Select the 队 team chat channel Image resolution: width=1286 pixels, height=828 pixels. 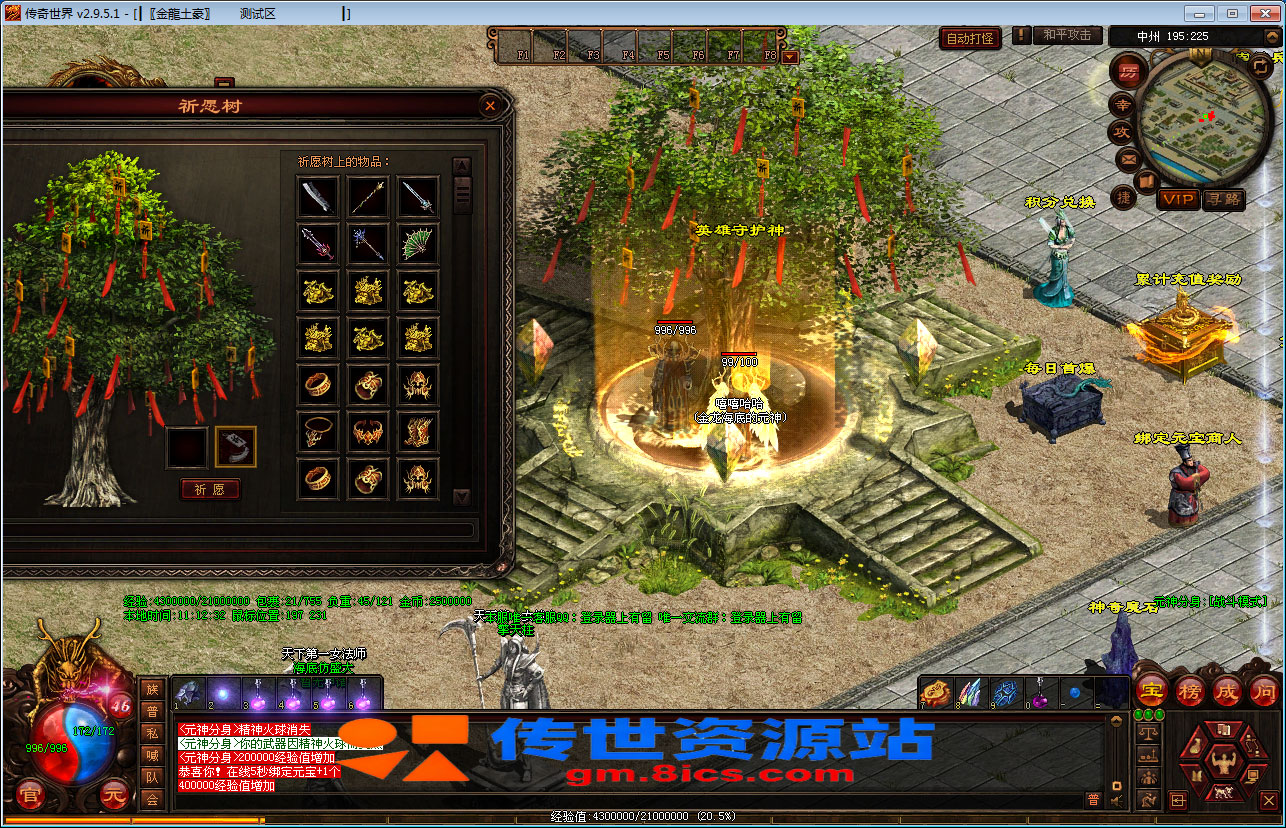click(152, 777)
